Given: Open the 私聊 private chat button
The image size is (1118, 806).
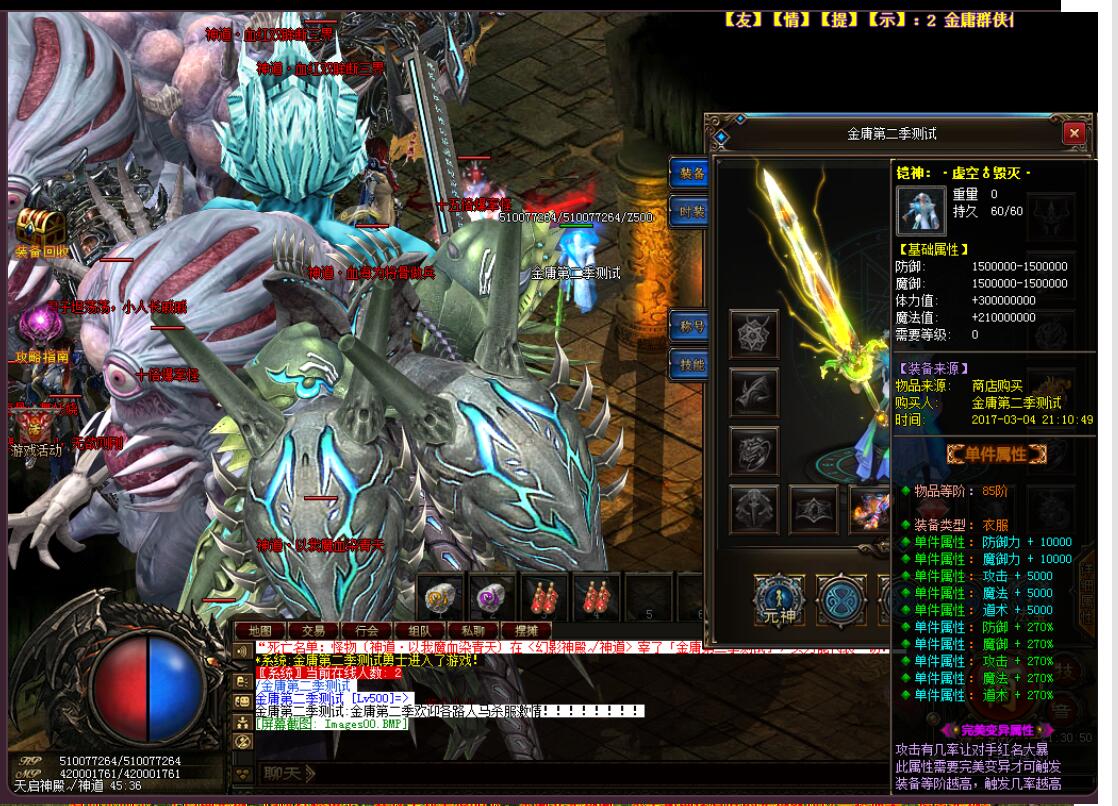Looking at the screenshot, I should click(x=472, y=631).
